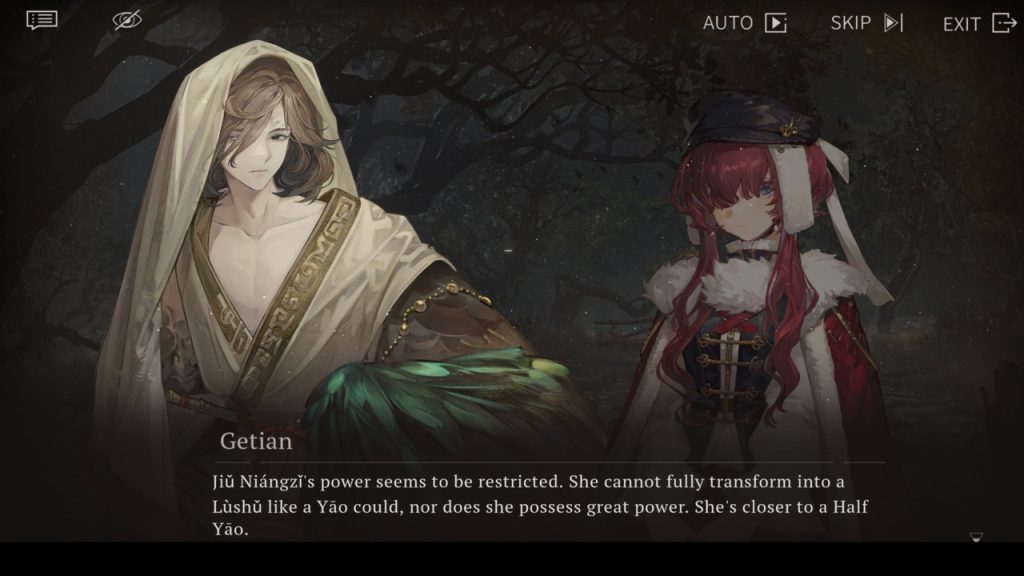Skip the cutscene dialogue
Screen dimensions: 1024x576
pos(866,23)
